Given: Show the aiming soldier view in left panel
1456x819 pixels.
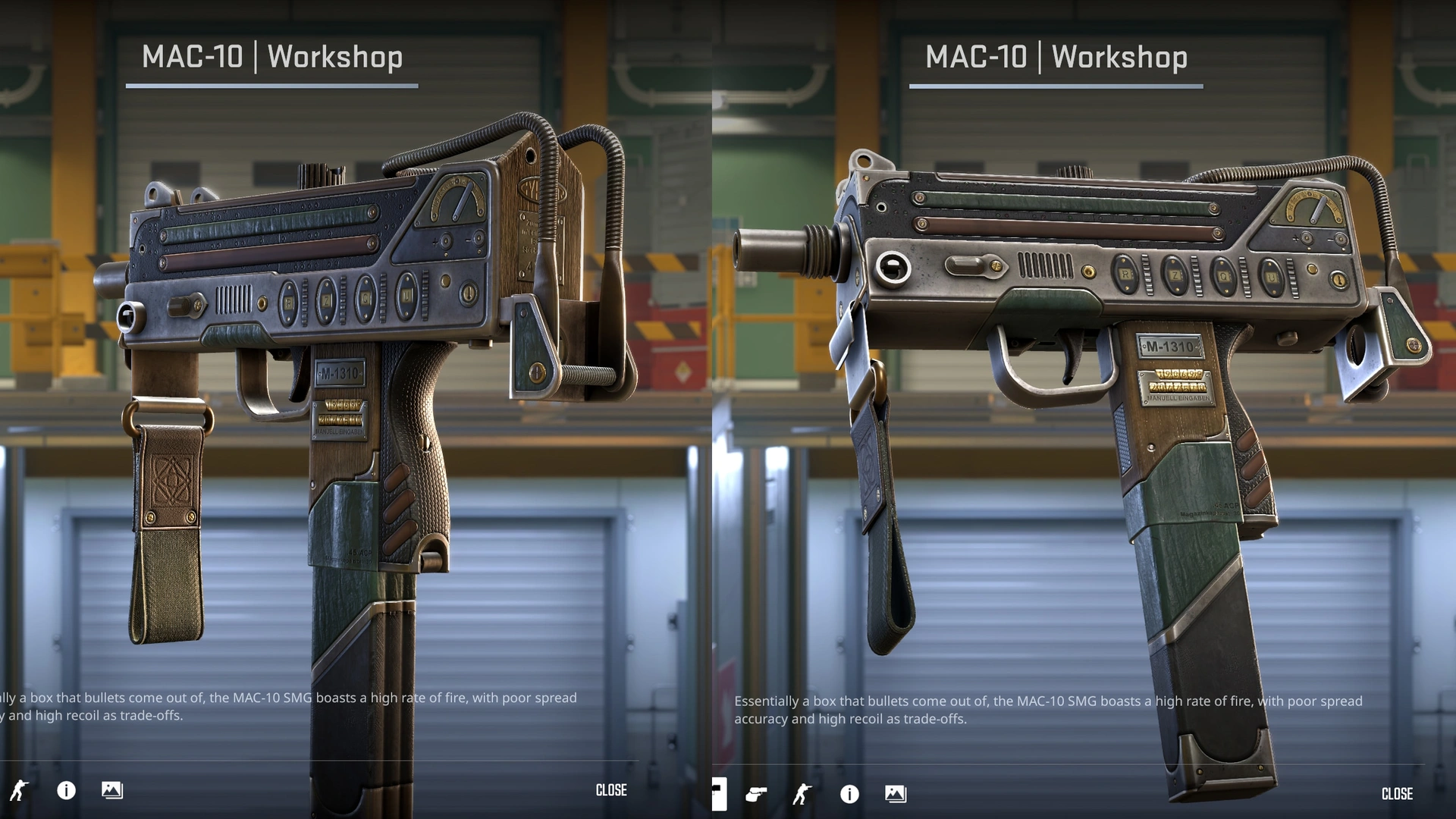Looking at the screenshot, I should [x=19, y=791].
